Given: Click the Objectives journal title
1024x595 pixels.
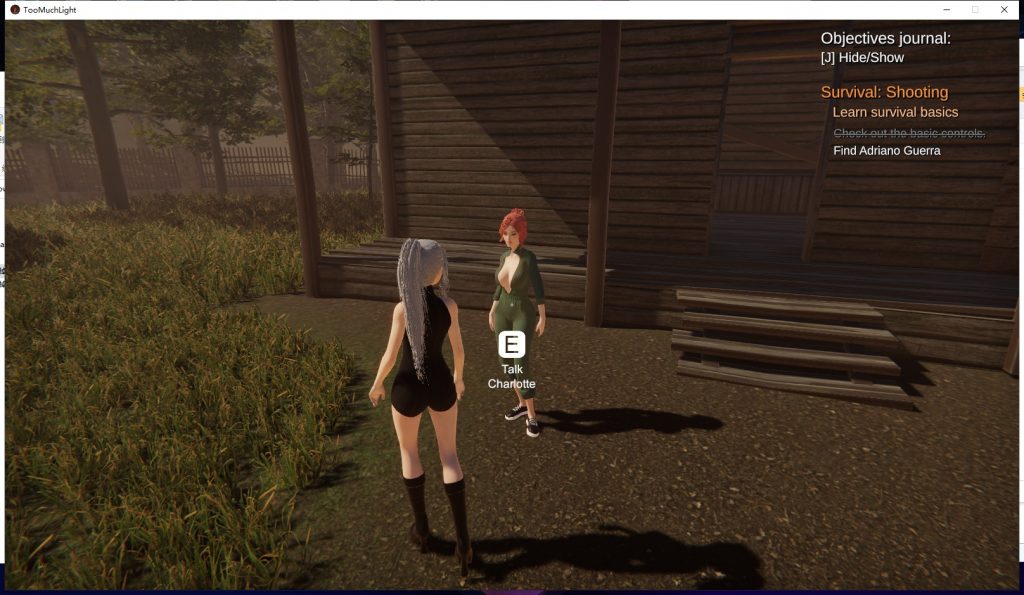Looking at the screenshot, I should coord(885,38).
